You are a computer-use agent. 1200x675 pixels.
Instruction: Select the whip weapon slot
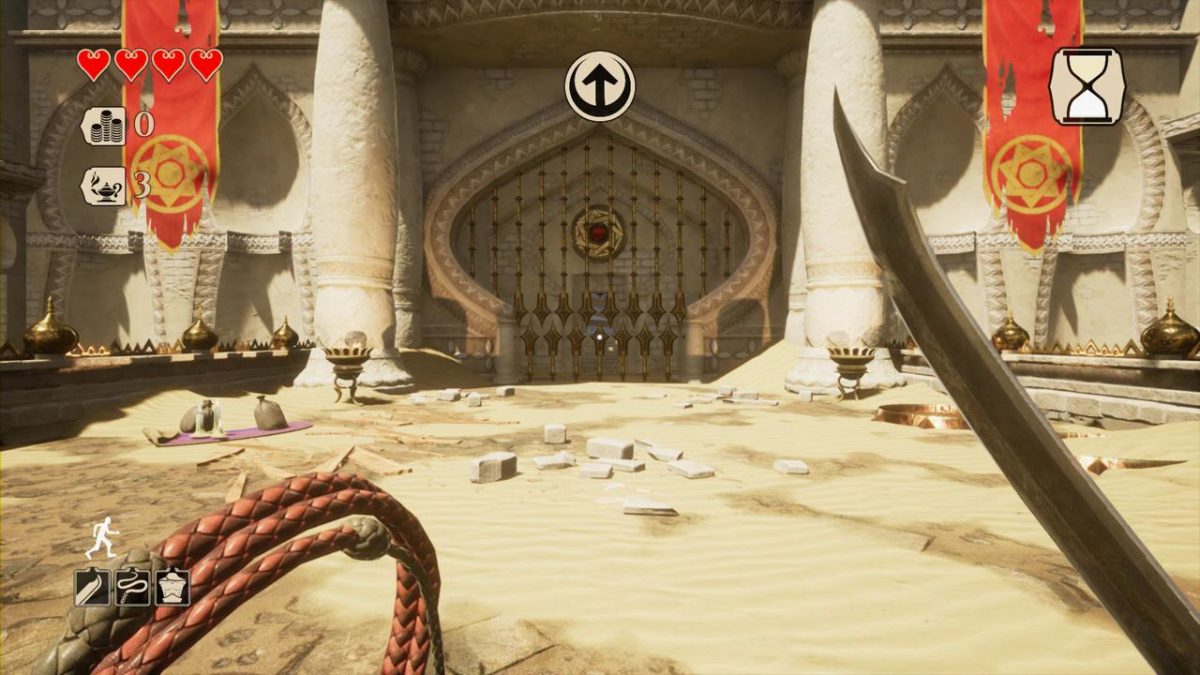tap(132, 587)
